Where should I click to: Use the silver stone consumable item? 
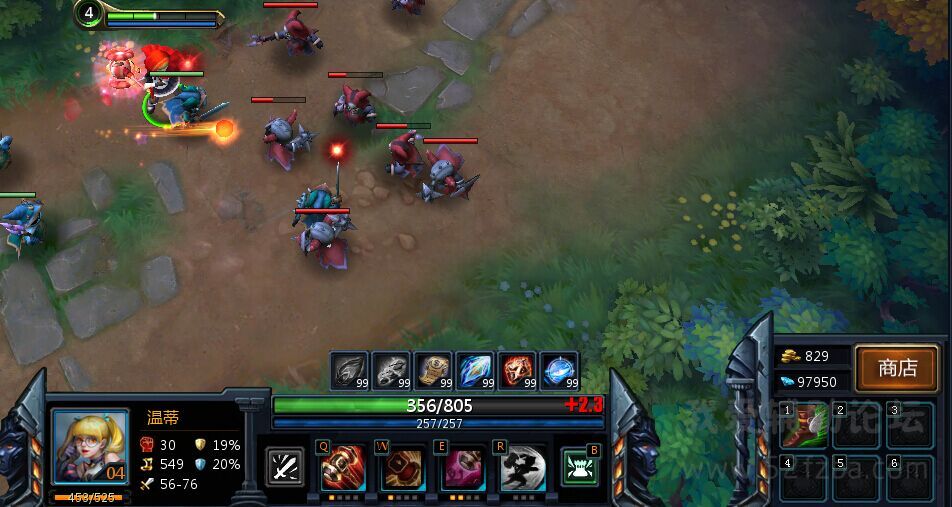click(392, 370)
